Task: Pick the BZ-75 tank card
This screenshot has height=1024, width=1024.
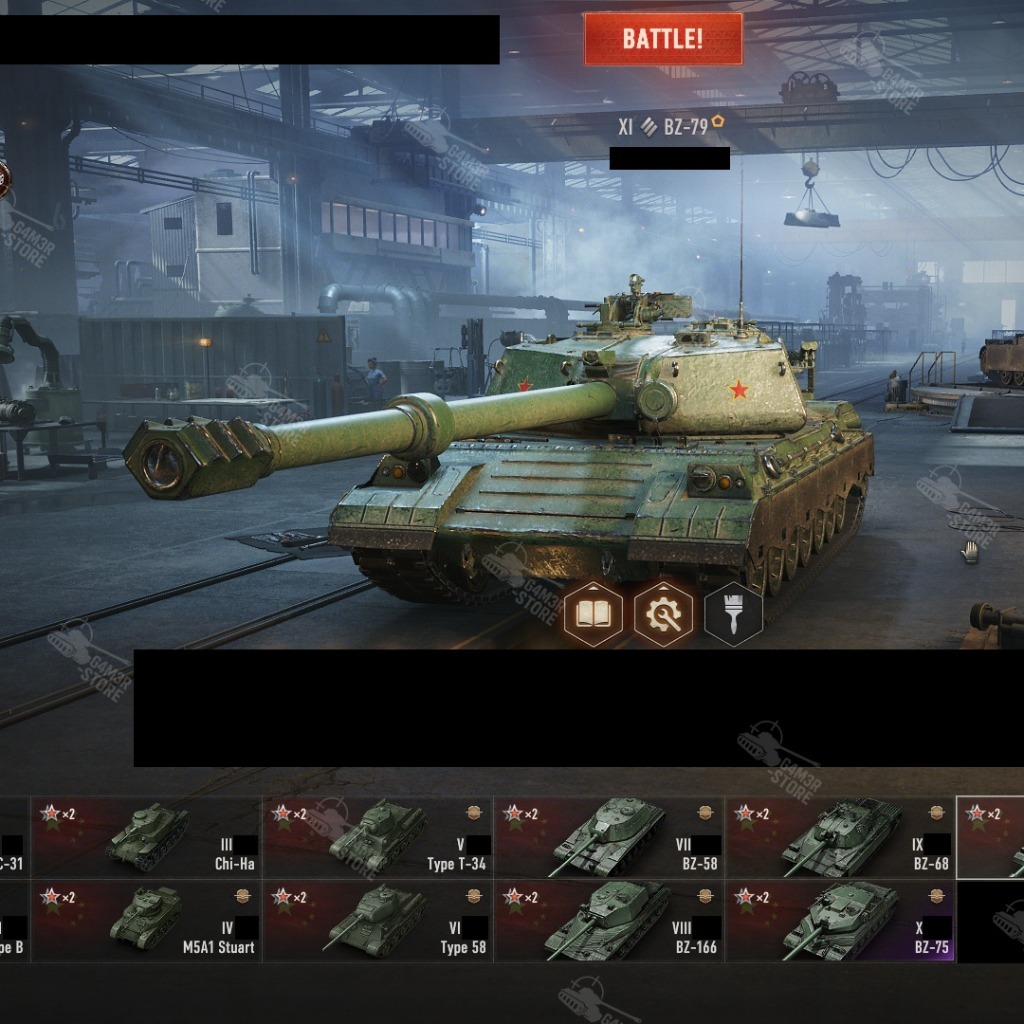Action: [x=840, y=921]
